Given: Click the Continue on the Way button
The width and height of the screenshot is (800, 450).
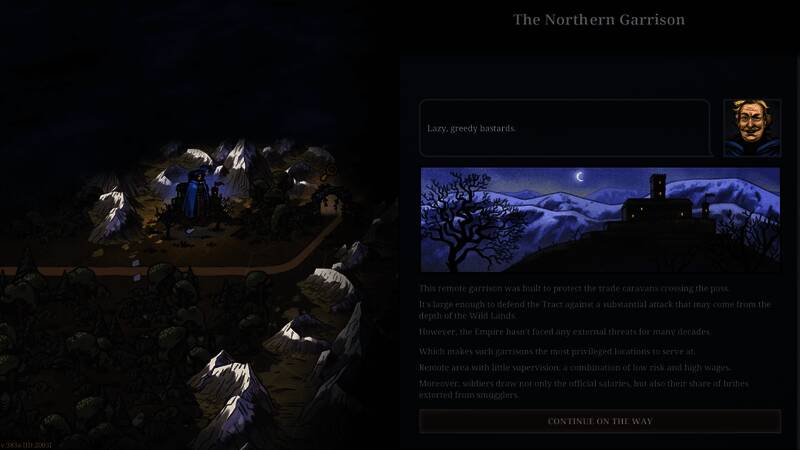Looking at the screenshot, I should [x=599, y=421].
